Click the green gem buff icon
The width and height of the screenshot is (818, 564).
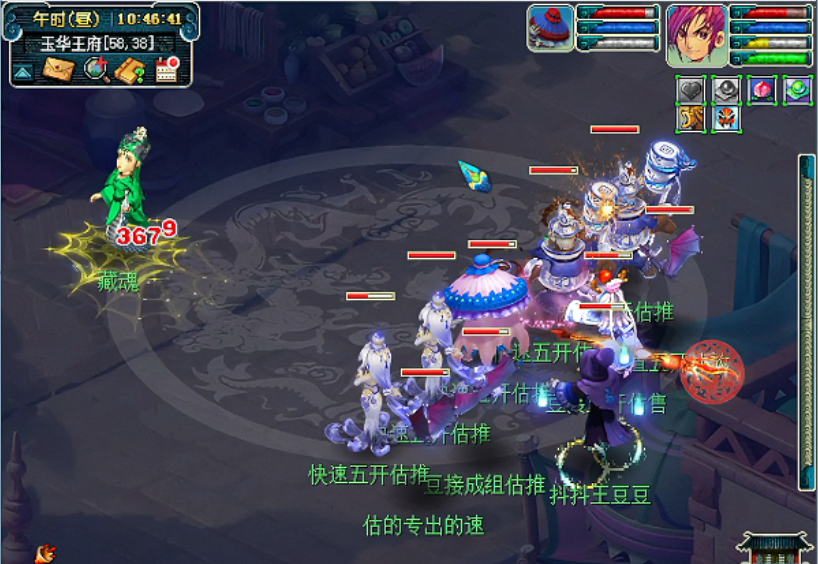click(x=796, y=91)
